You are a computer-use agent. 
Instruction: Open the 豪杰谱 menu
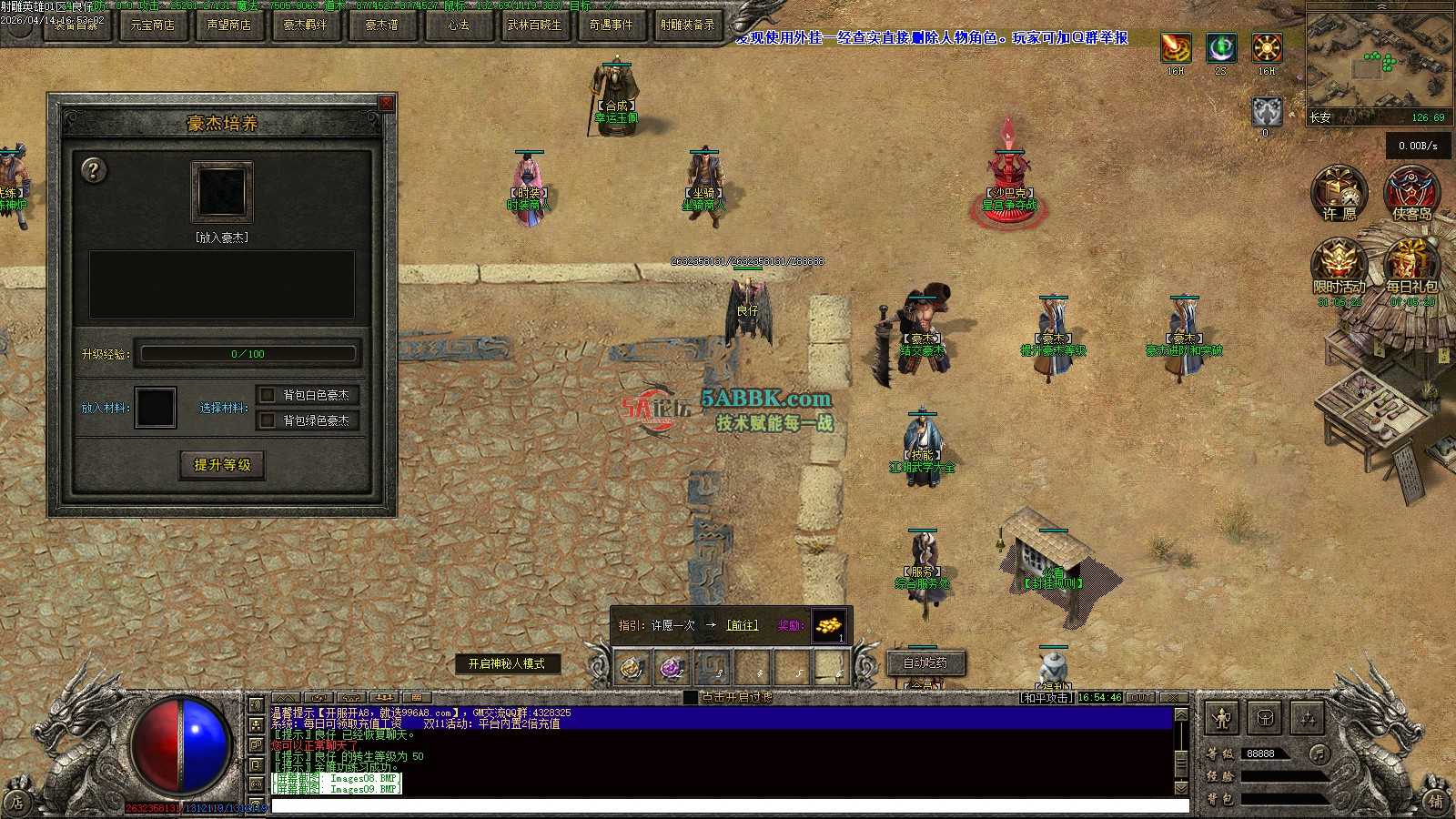(381, 25)
